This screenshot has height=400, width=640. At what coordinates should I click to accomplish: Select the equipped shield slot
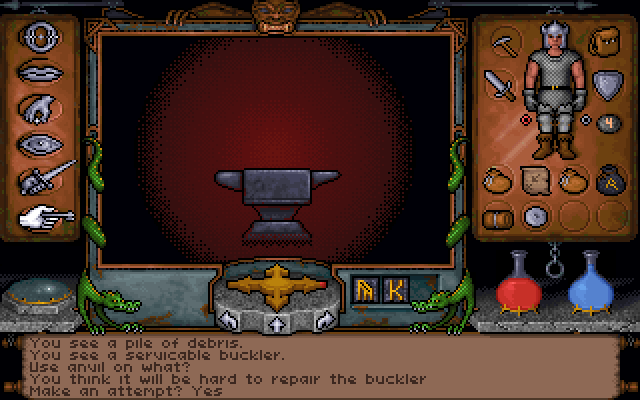(606, 84)
